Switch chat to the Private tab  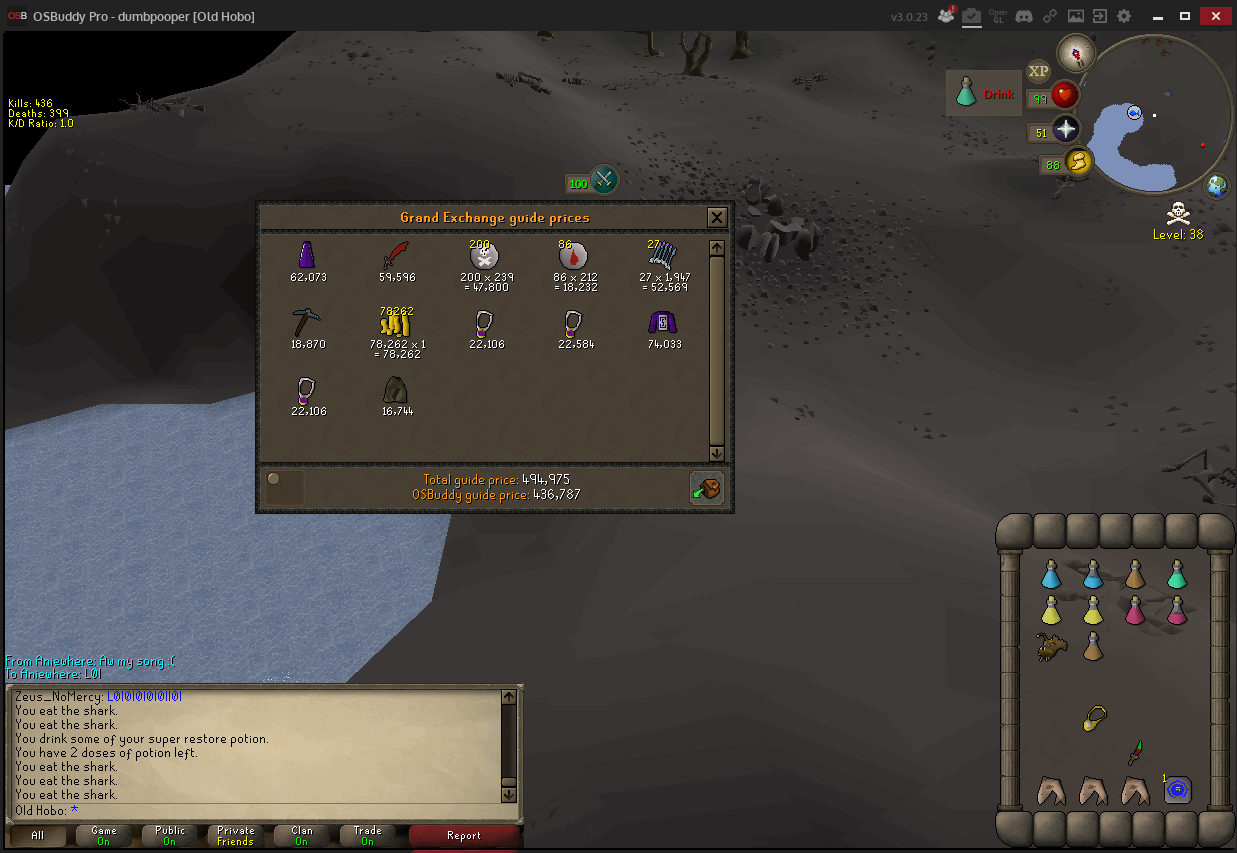point(235,836)
